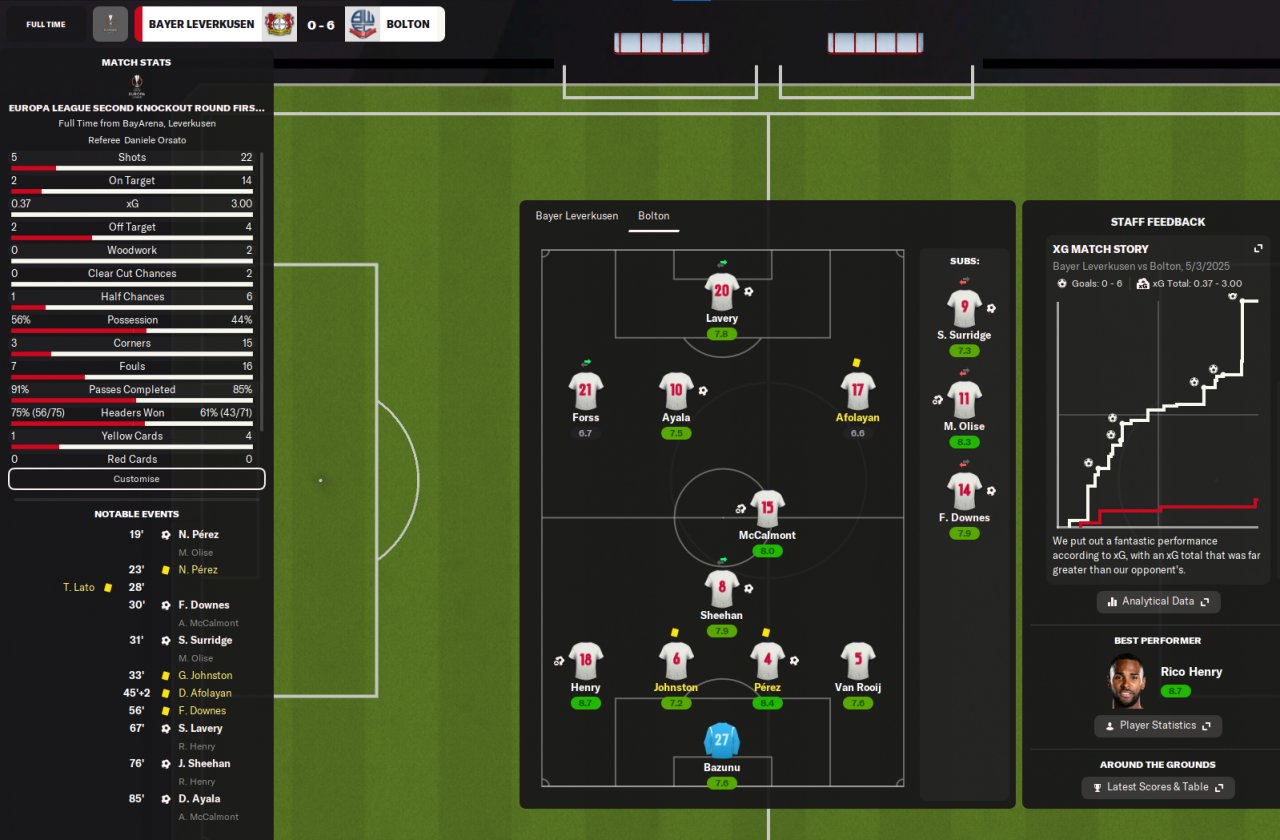
Task: Select the Bolton lineup tab
Action: click(x=654, y=216)
